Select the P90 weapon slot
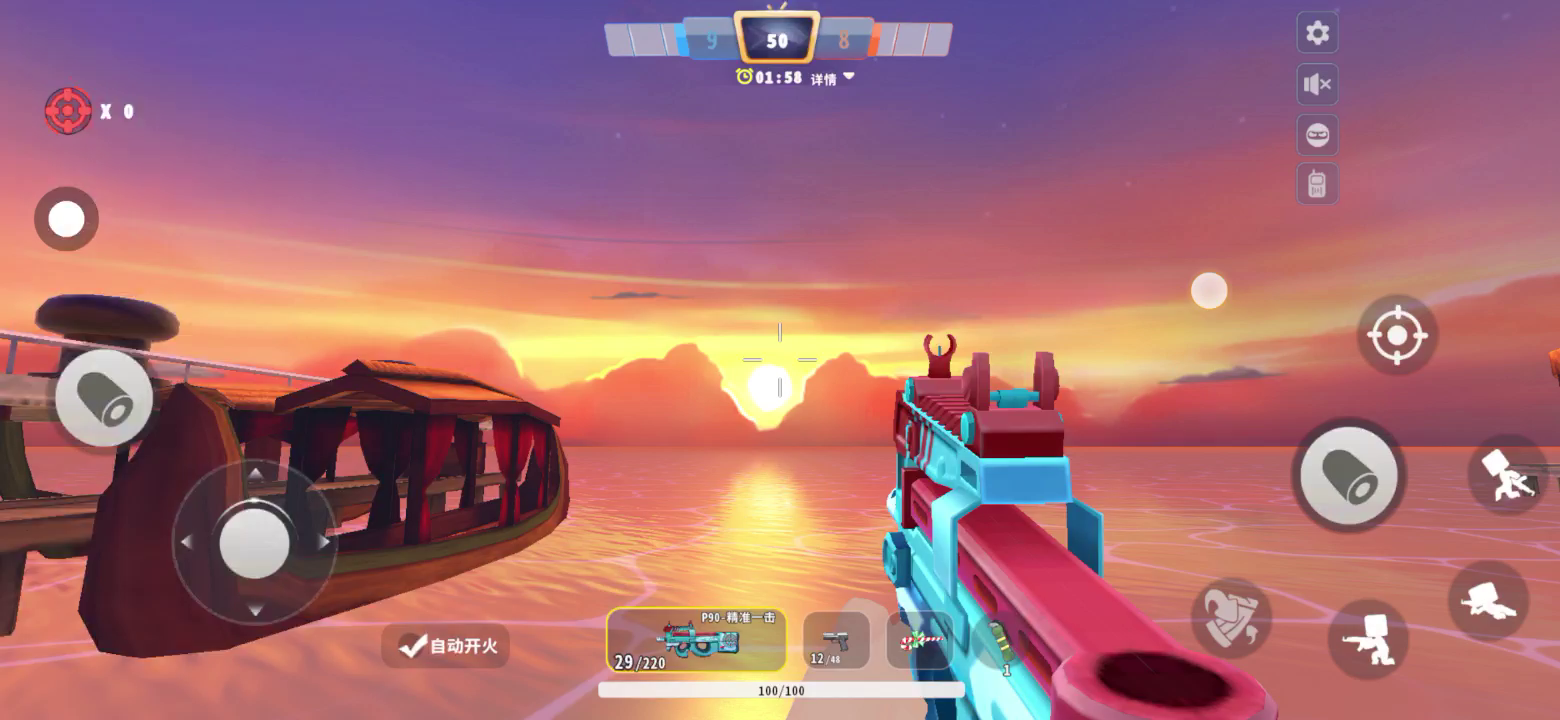This screenshot has height=720, width=1560. pos(696,640)
